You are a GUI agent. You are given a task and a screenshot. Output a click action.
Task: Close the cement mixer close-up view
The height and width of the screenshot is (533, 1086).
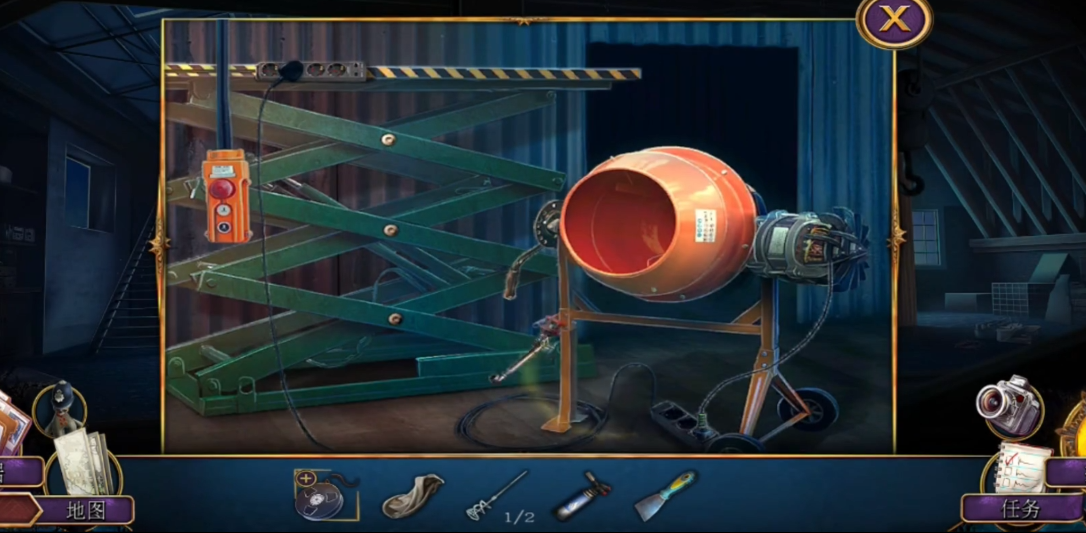(893, 20)
